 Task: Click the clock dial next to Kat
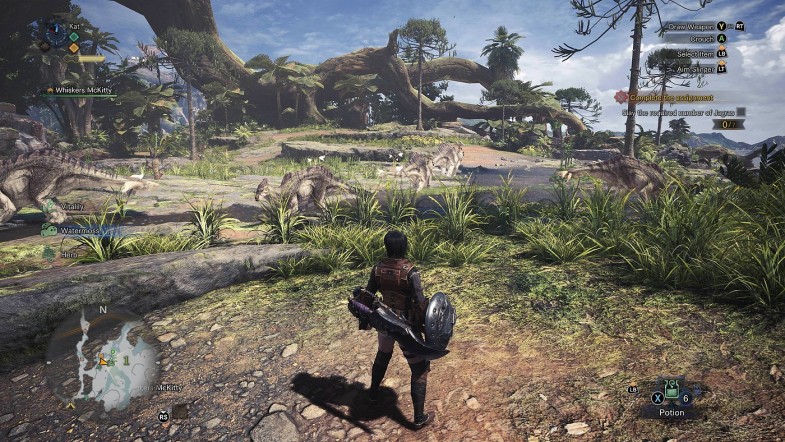[x=56, y=31]
